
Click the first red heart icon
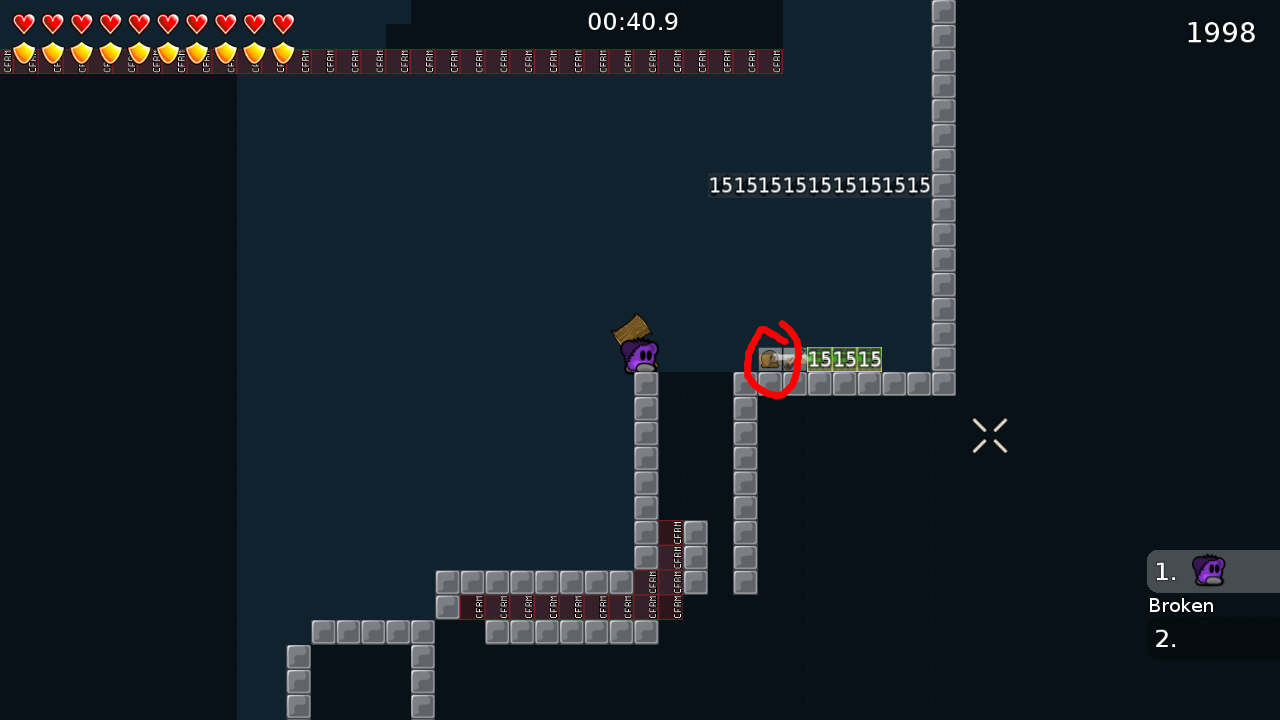click(x=24, y=23)
